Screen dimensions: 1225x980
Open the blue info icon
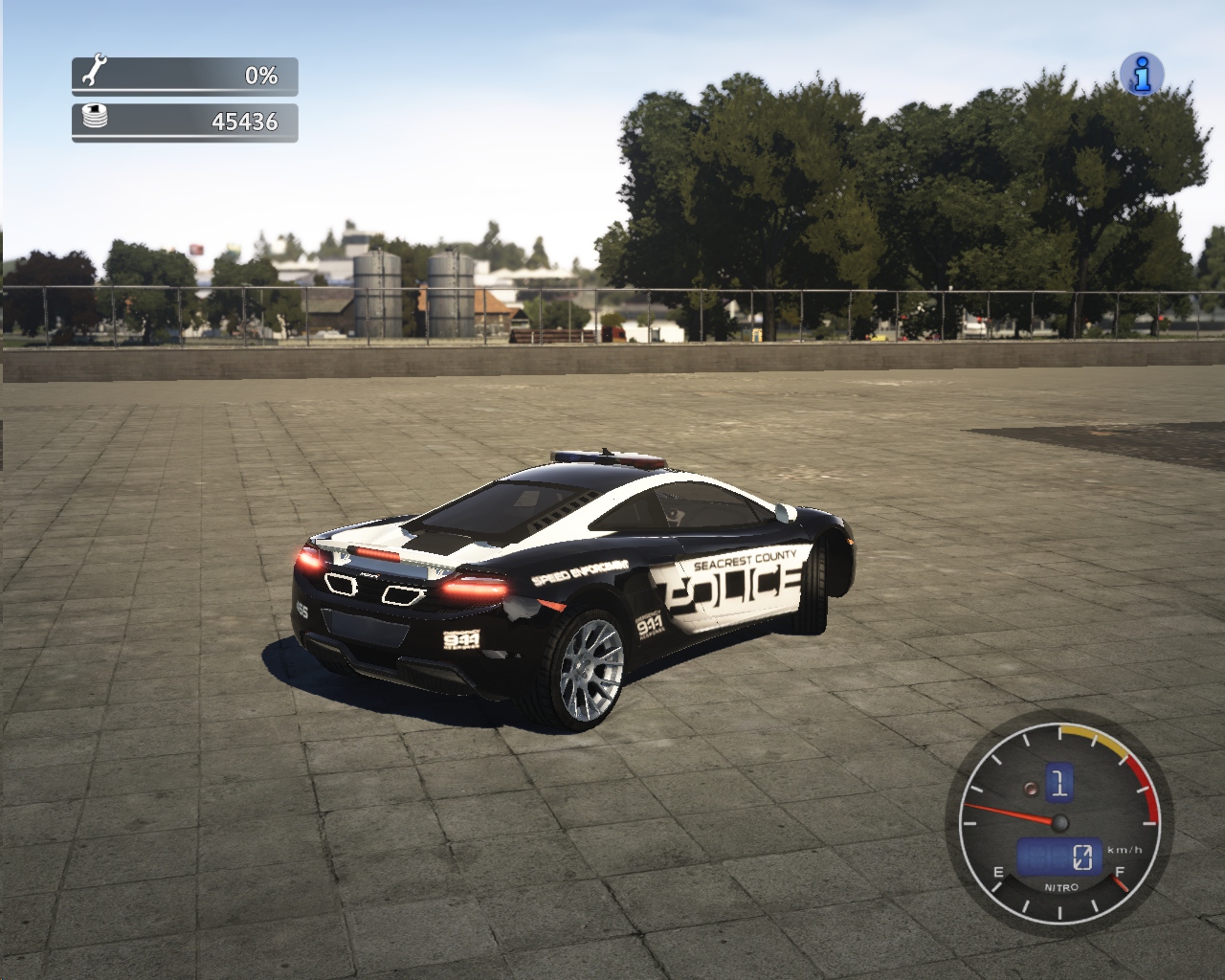tap(1142, 74)
